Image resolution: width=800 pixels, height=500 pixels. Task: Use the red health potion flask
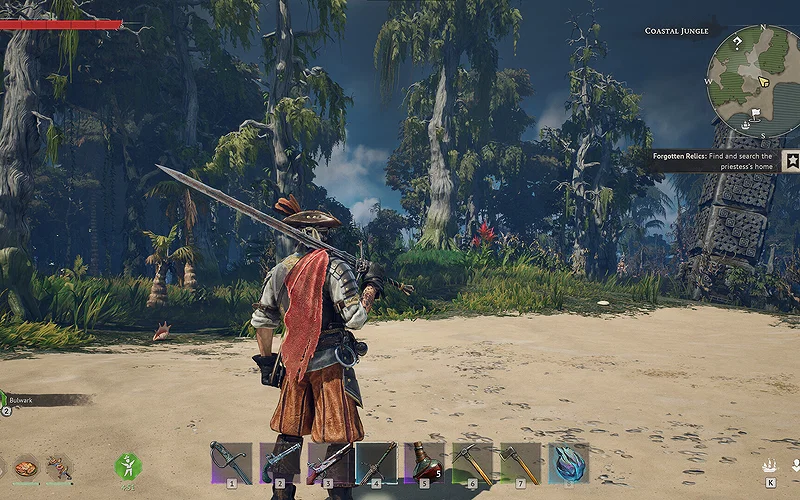(424, 462)
